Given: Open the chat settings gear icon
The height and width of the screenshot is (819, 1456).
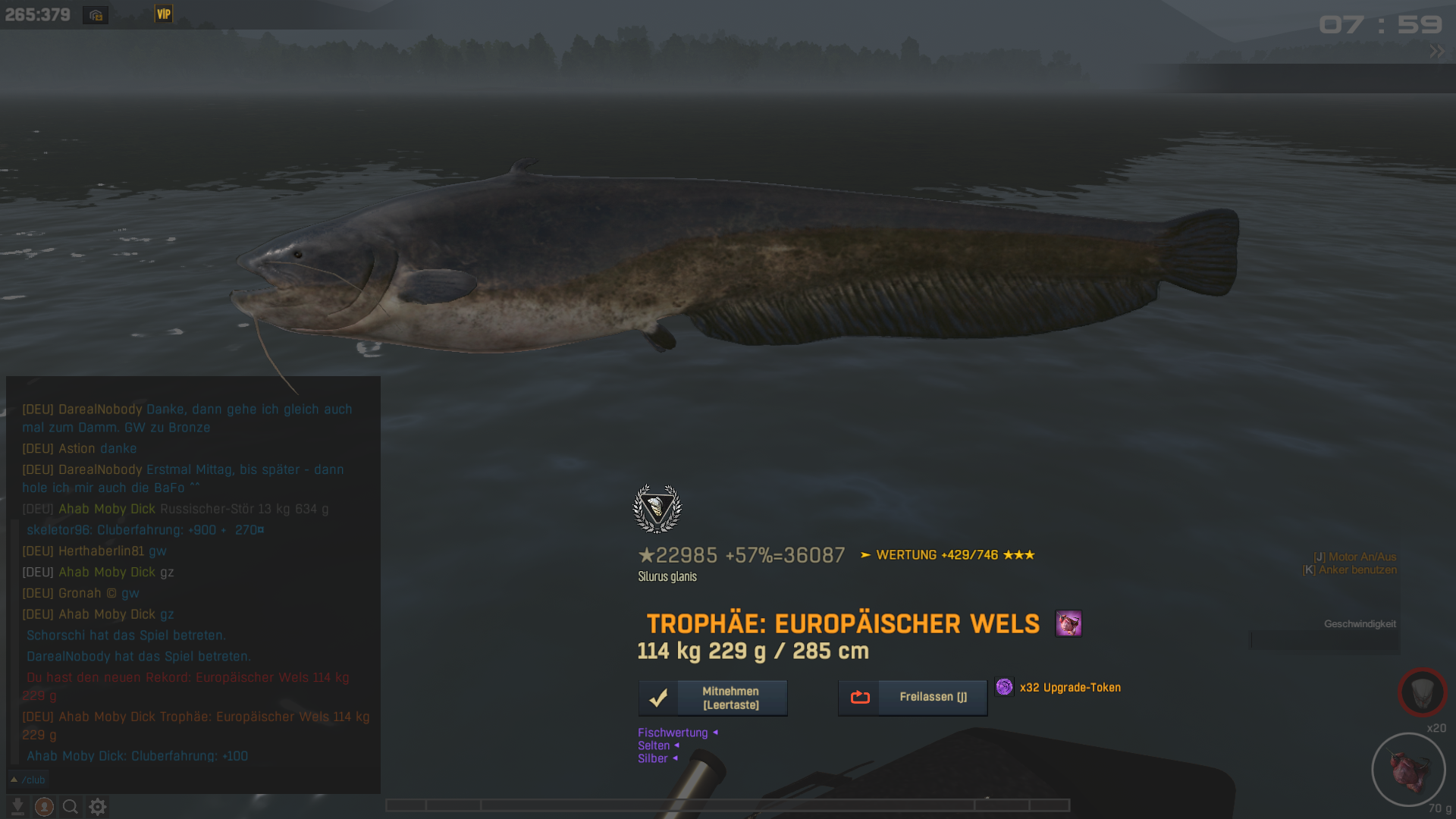Looking at the screenshot, I should pos(98,807).
